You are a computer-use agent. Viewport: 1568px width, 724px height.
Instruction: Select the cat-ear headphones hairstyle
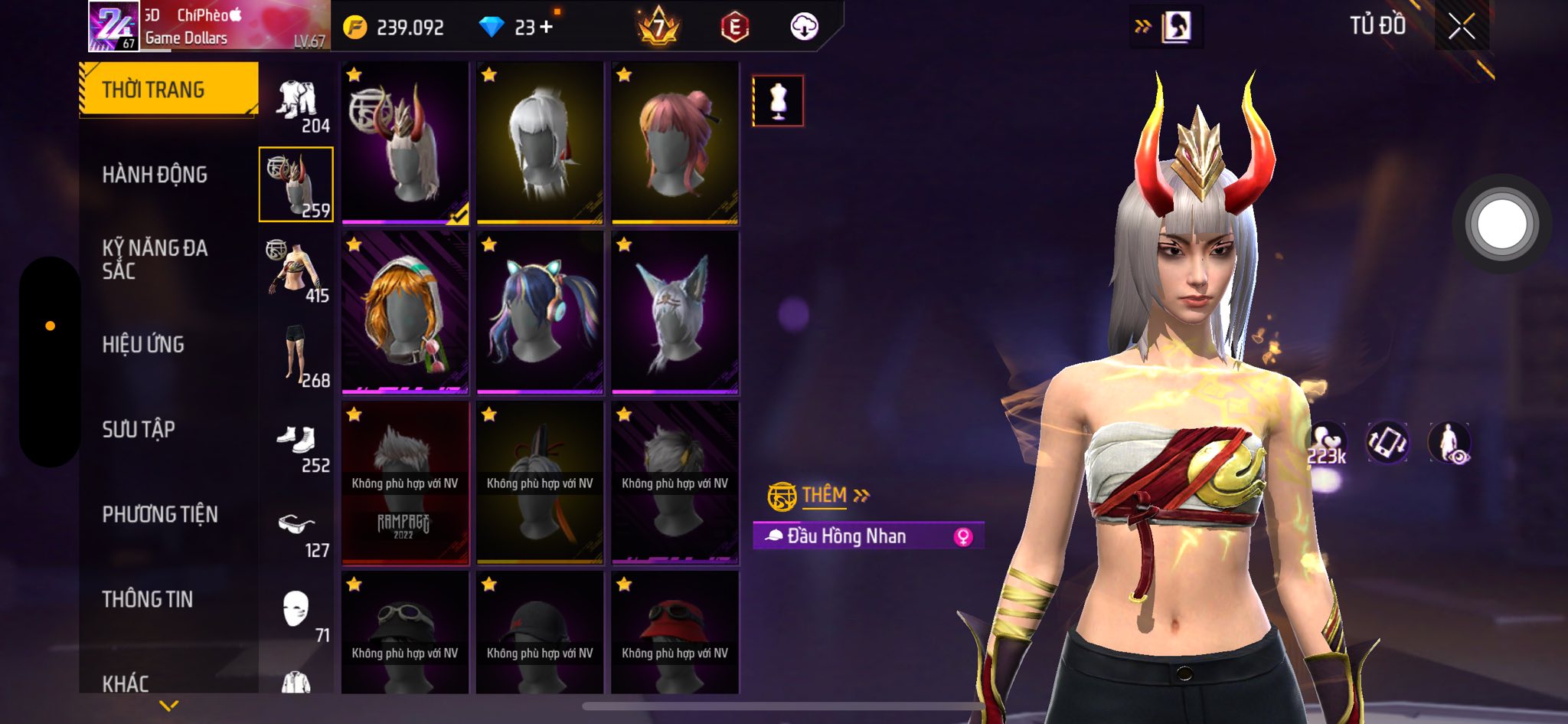click(x=540, y=313)
